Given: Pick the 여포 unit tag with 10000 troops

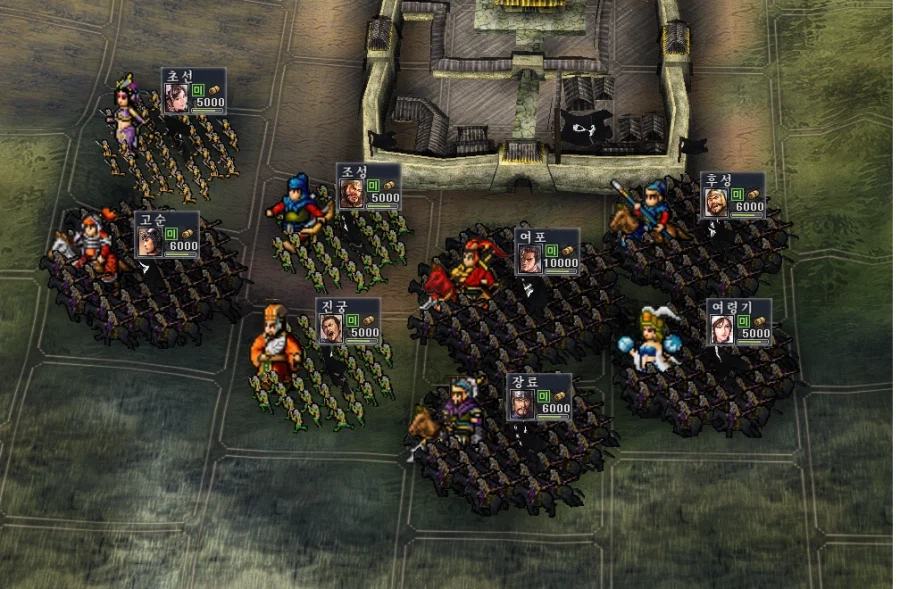Looking at the screenshot, I should click(x=546, y=251).
